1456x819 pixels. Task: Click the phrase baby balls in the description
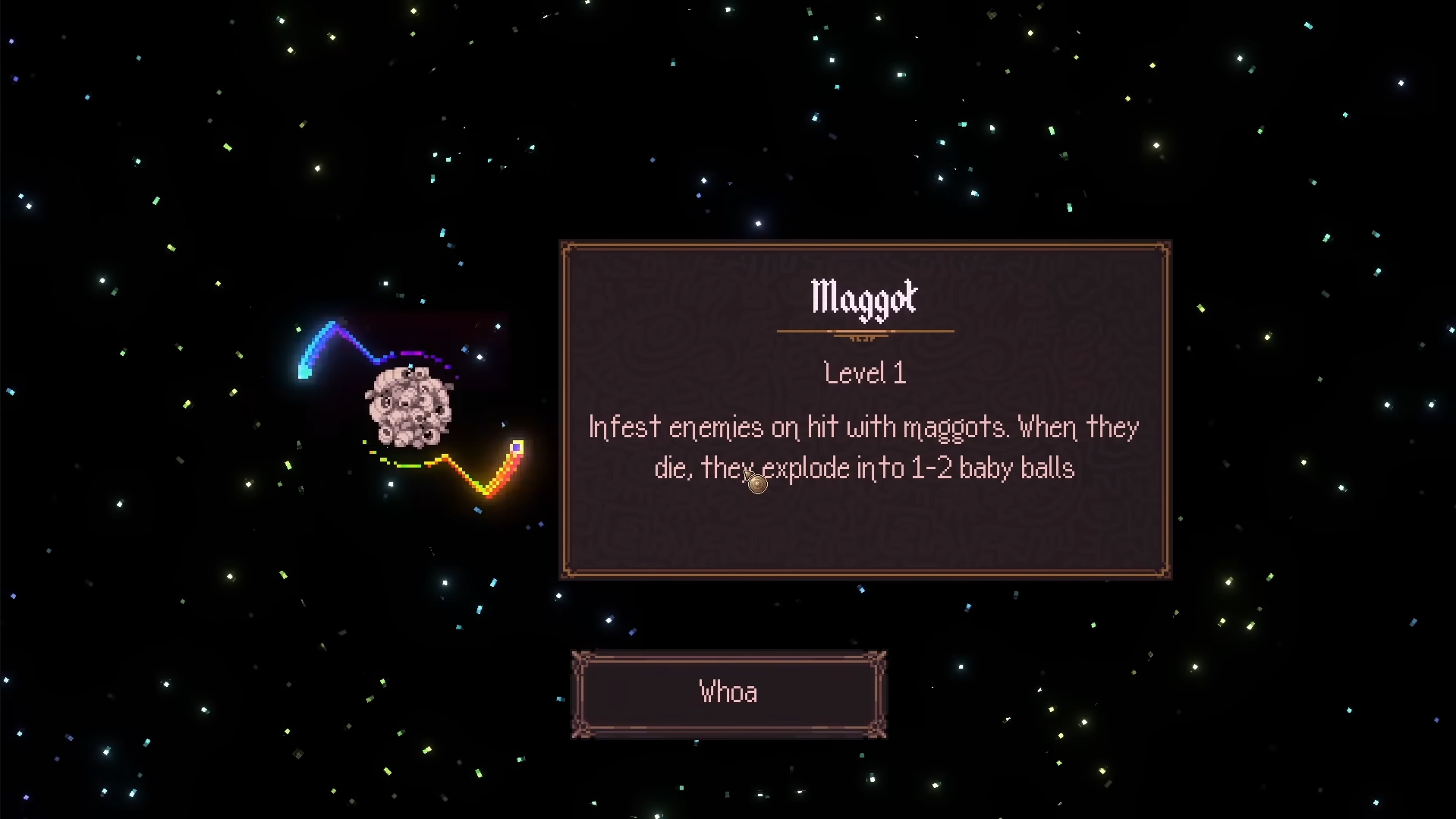click(1017, 468)
